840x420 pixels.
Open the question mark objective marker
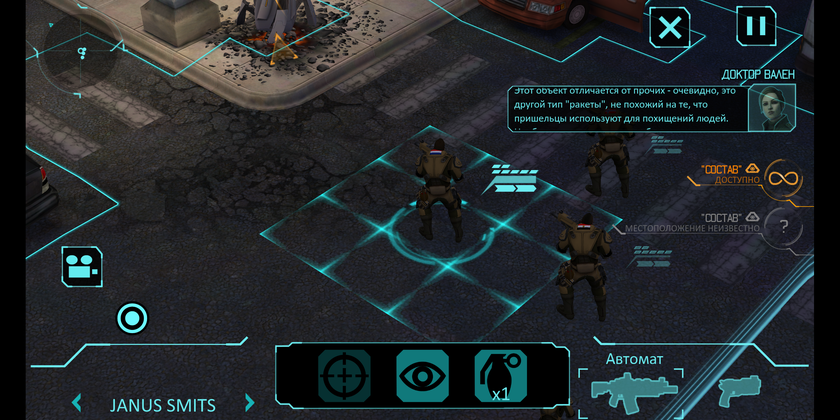tap(783, 226)
